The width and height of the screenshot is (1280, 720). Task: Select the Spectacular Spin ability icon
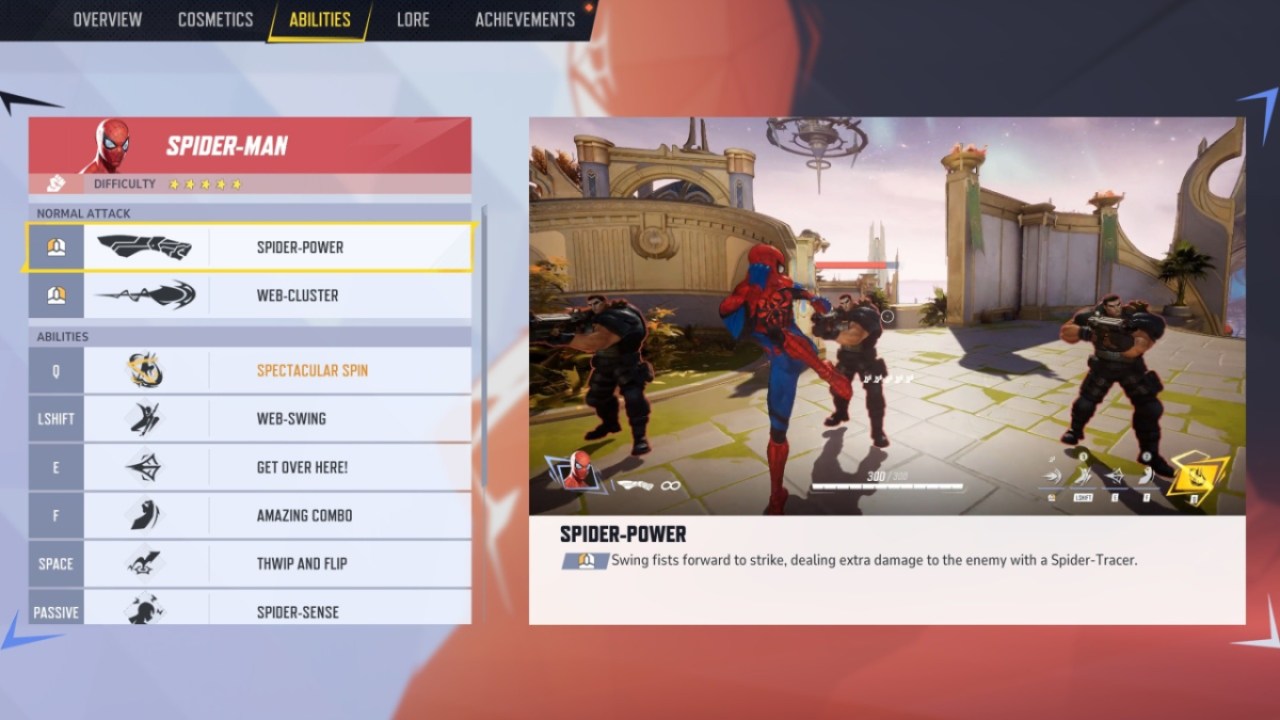pyautogui.click(x=146, y=370)
